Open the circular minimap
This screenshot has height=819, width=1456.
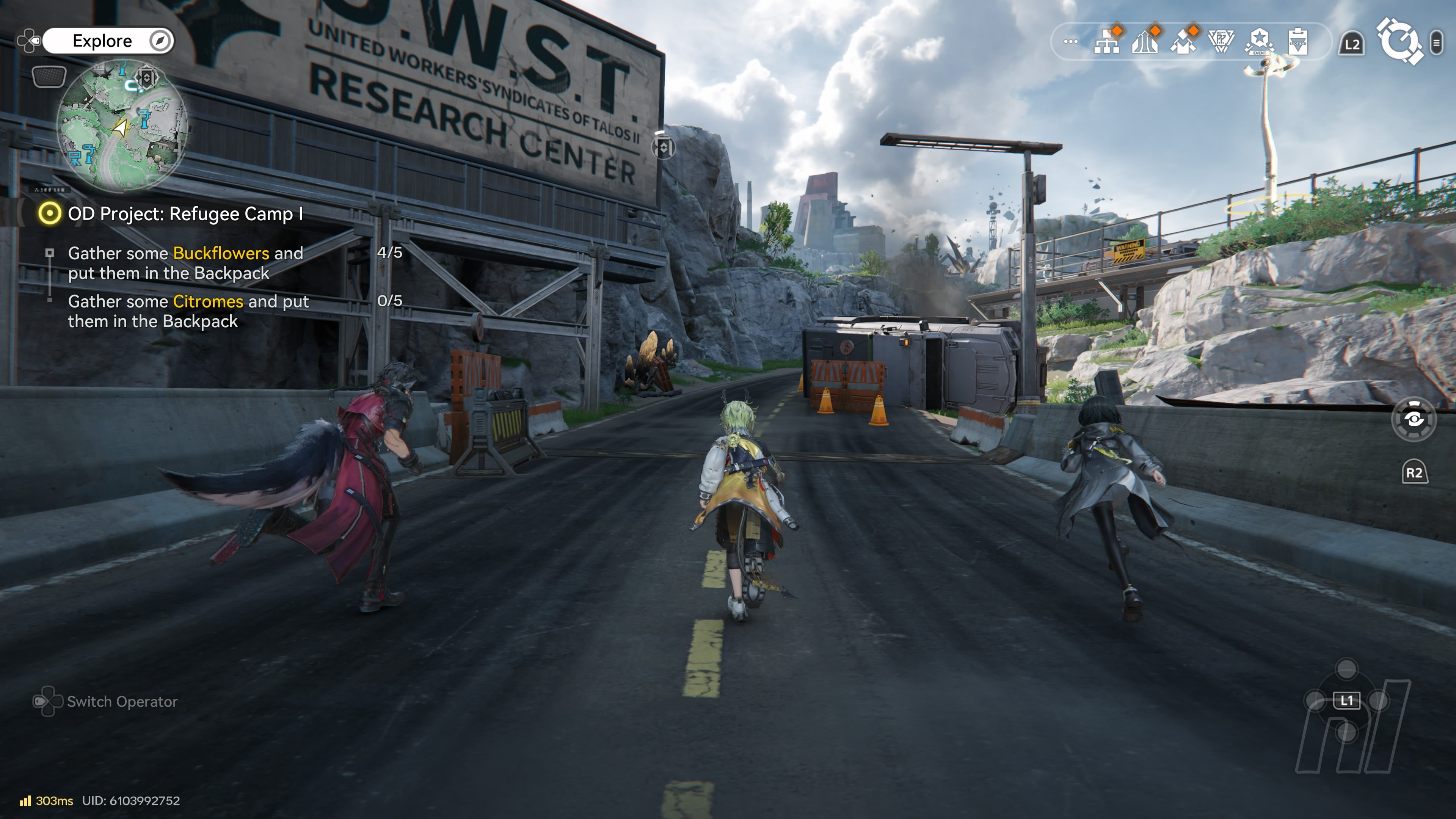[x=121, y=126]
